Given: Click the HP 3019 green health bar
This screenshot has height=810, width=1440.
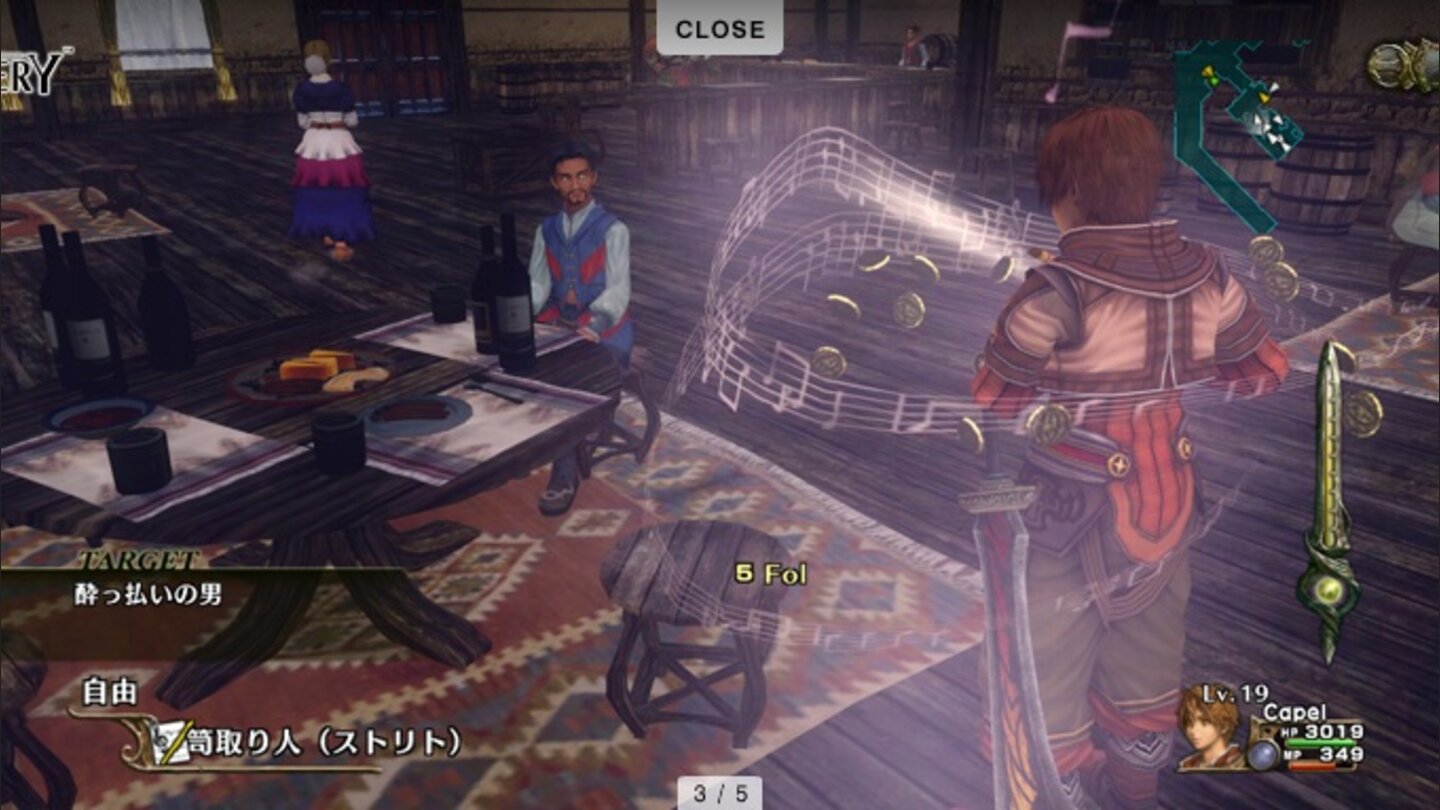Looking at the screenshot, I should pos(1321,742).
